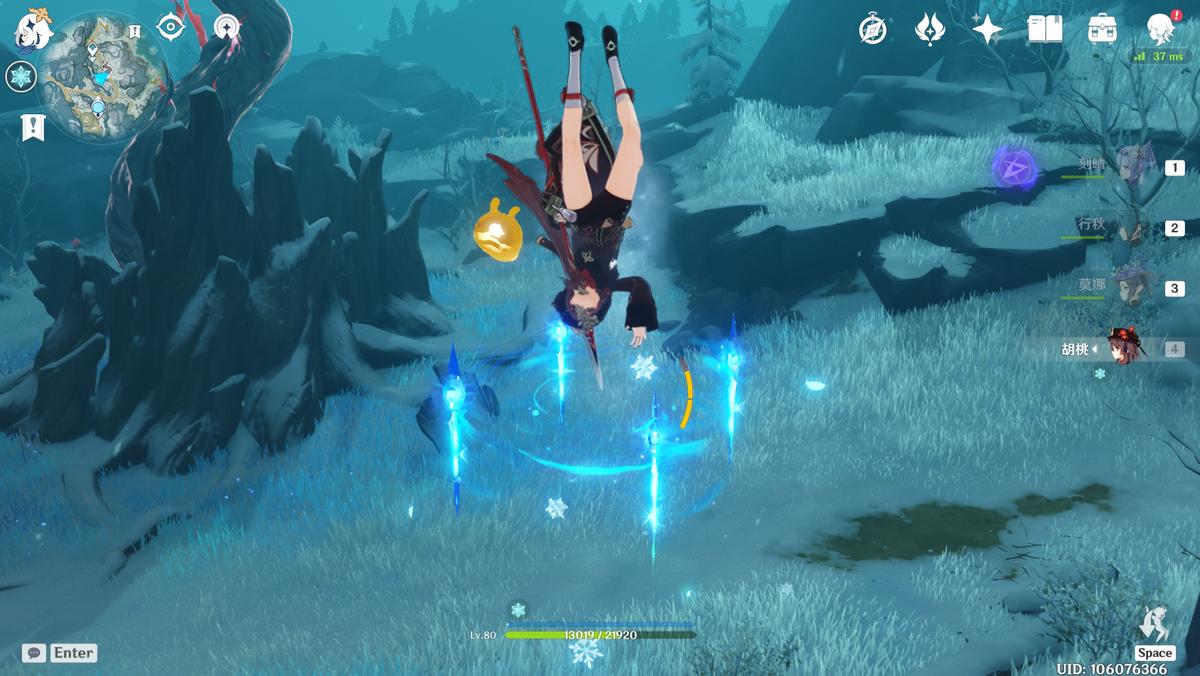Viewport: 1200px width, 676px height.
Task: Open the chat speech-bubble icon
Action: (x=34, y=653)
